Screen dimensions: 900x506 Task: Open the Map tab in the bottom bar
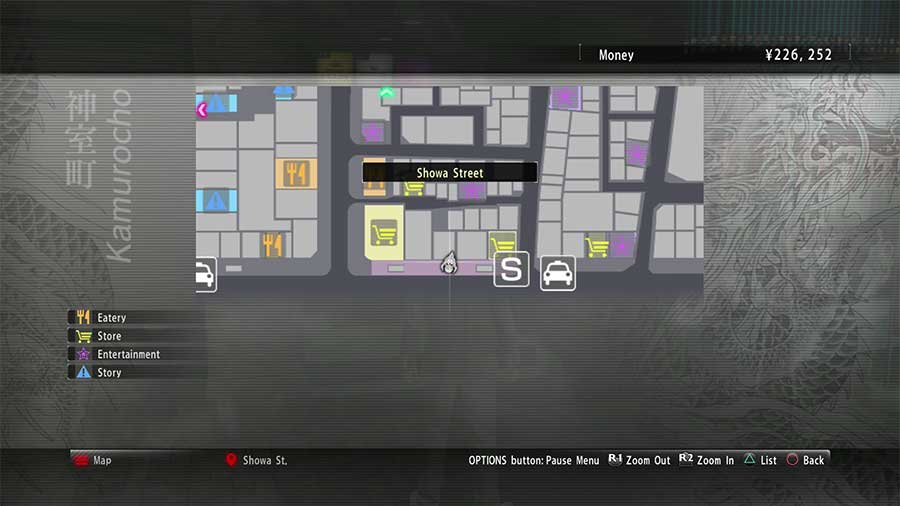[x=102, y=460]
